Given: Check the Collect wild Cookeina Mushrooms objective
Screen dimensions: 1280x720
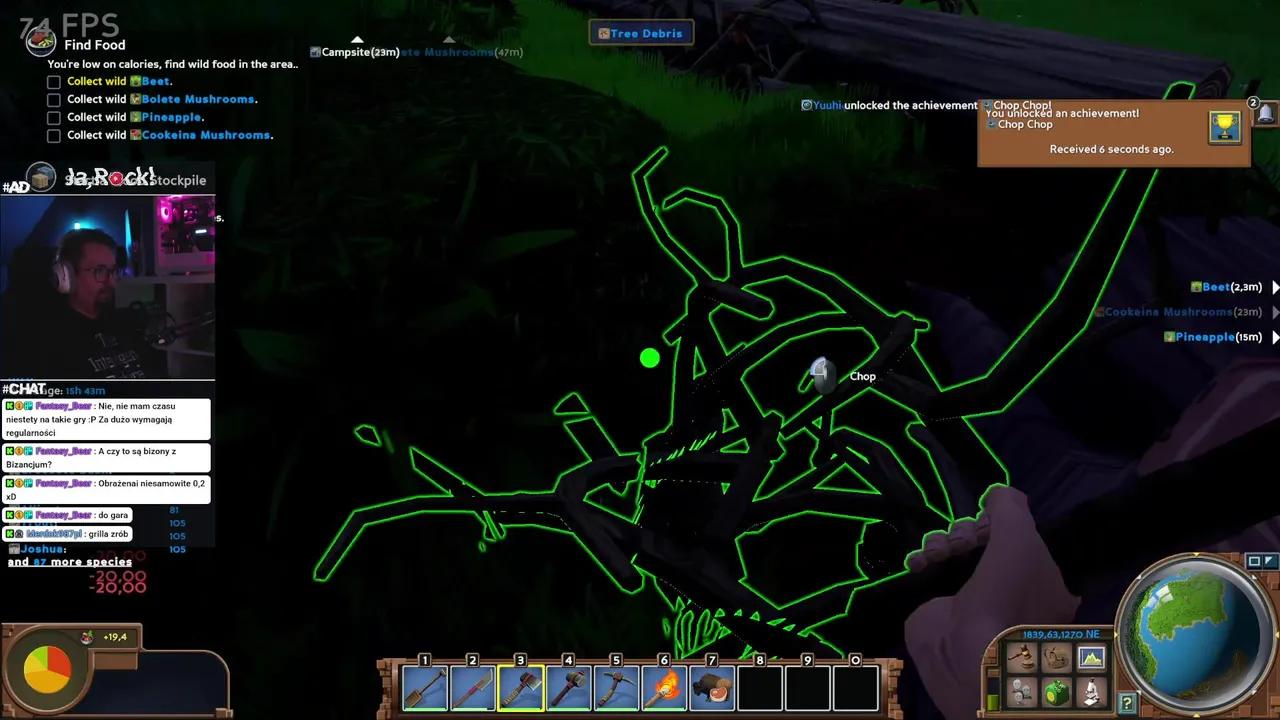Looking at the screenshot, I should pos(54,135).
